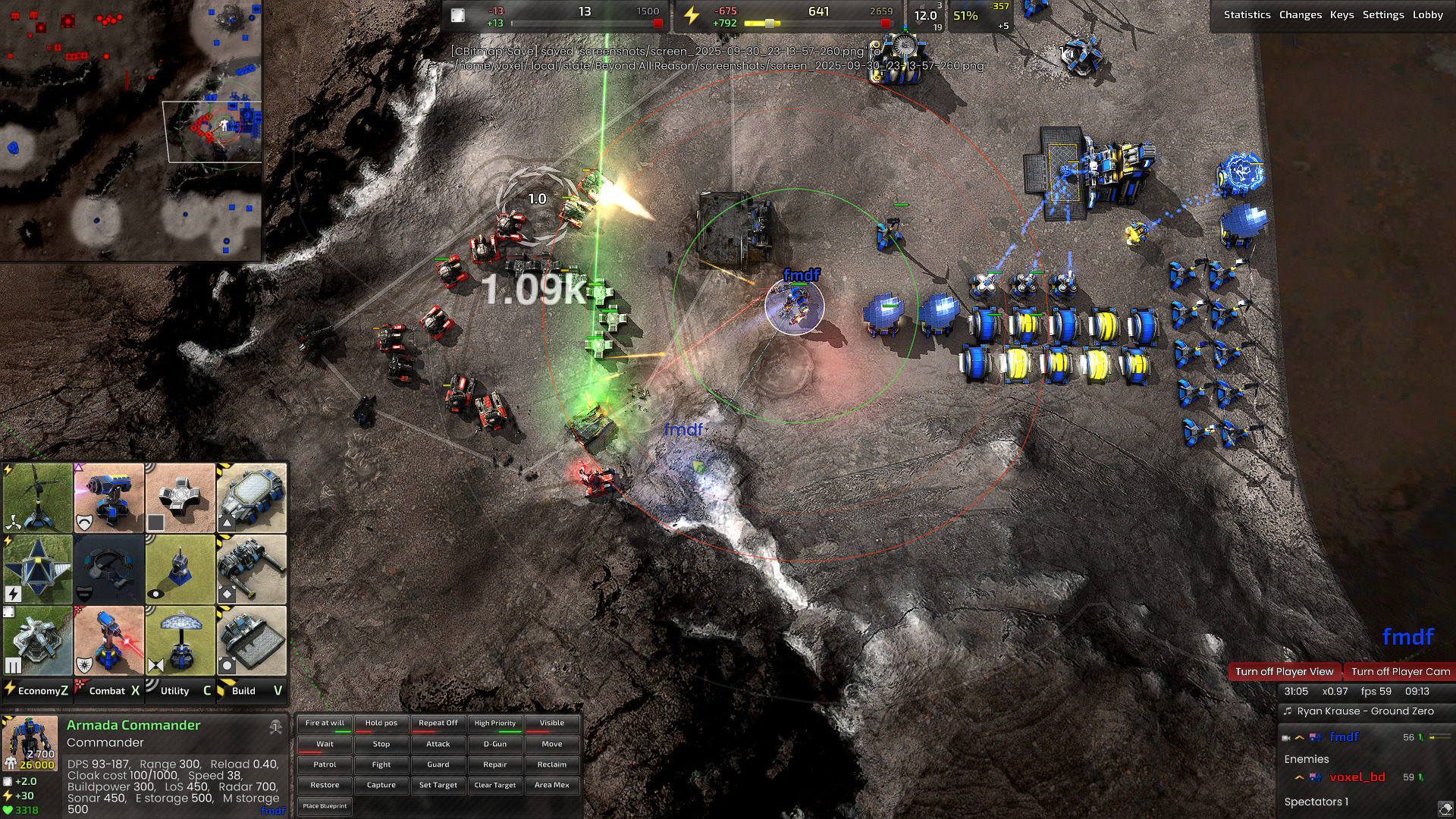Toggle the Fire at will state
Viewport: 1456px width, 819px height.
tap(325, 723)
